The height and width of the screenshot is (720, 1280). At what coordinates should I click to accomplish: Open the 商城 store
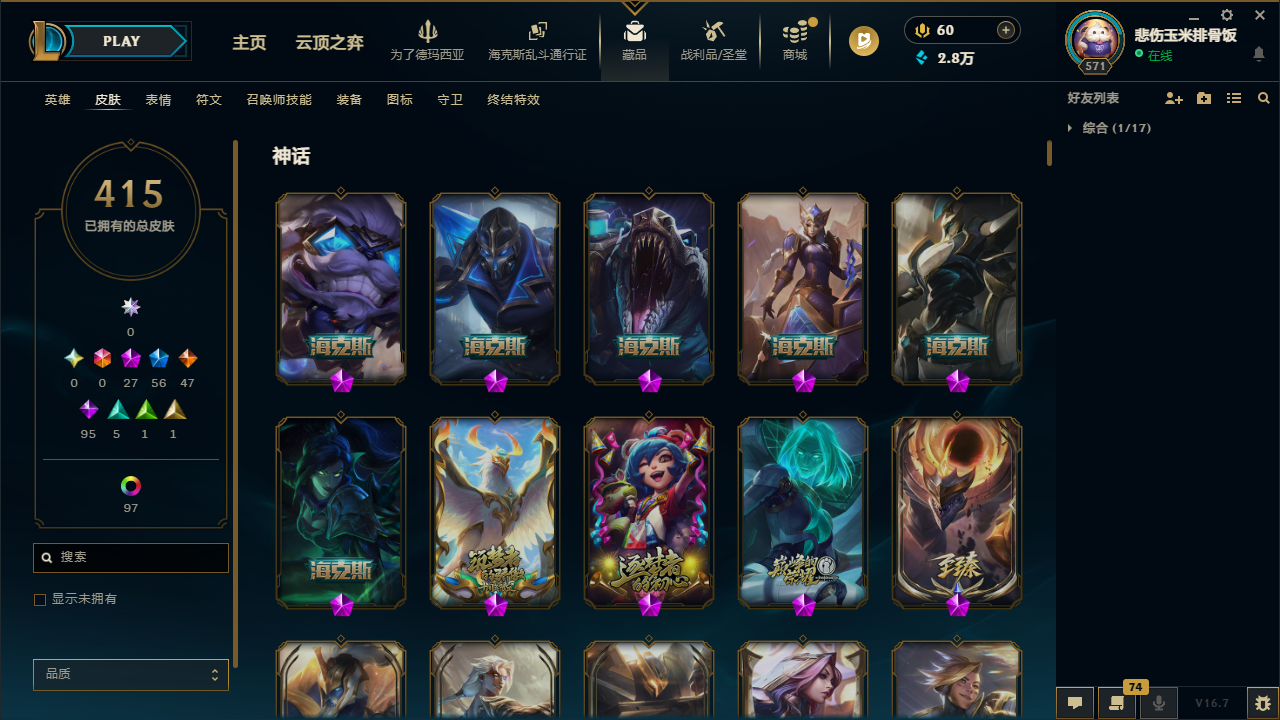794,41
